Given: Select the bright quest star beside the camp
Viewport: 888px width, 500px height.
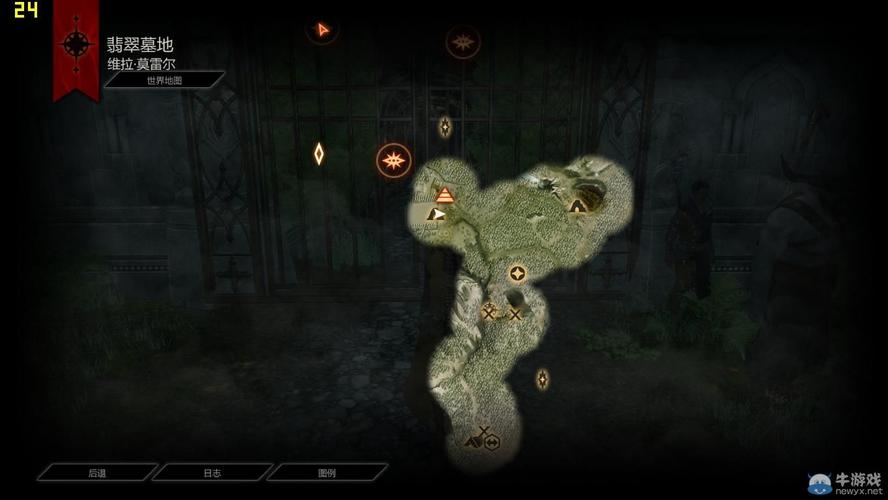Looking at the screenshot, I should click(x=394, y=160).
